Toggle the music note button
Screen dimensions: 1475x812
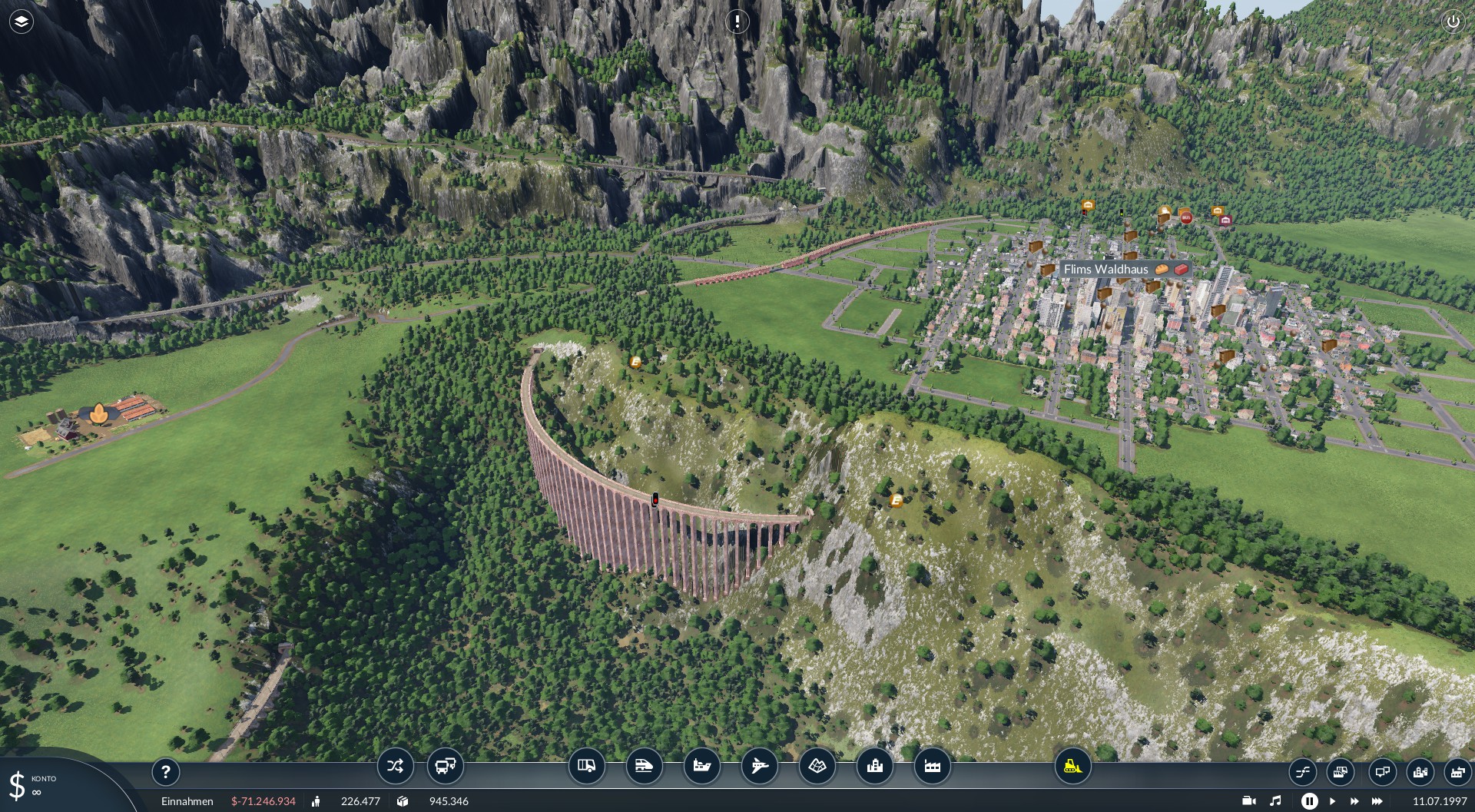coord(1276,800)
